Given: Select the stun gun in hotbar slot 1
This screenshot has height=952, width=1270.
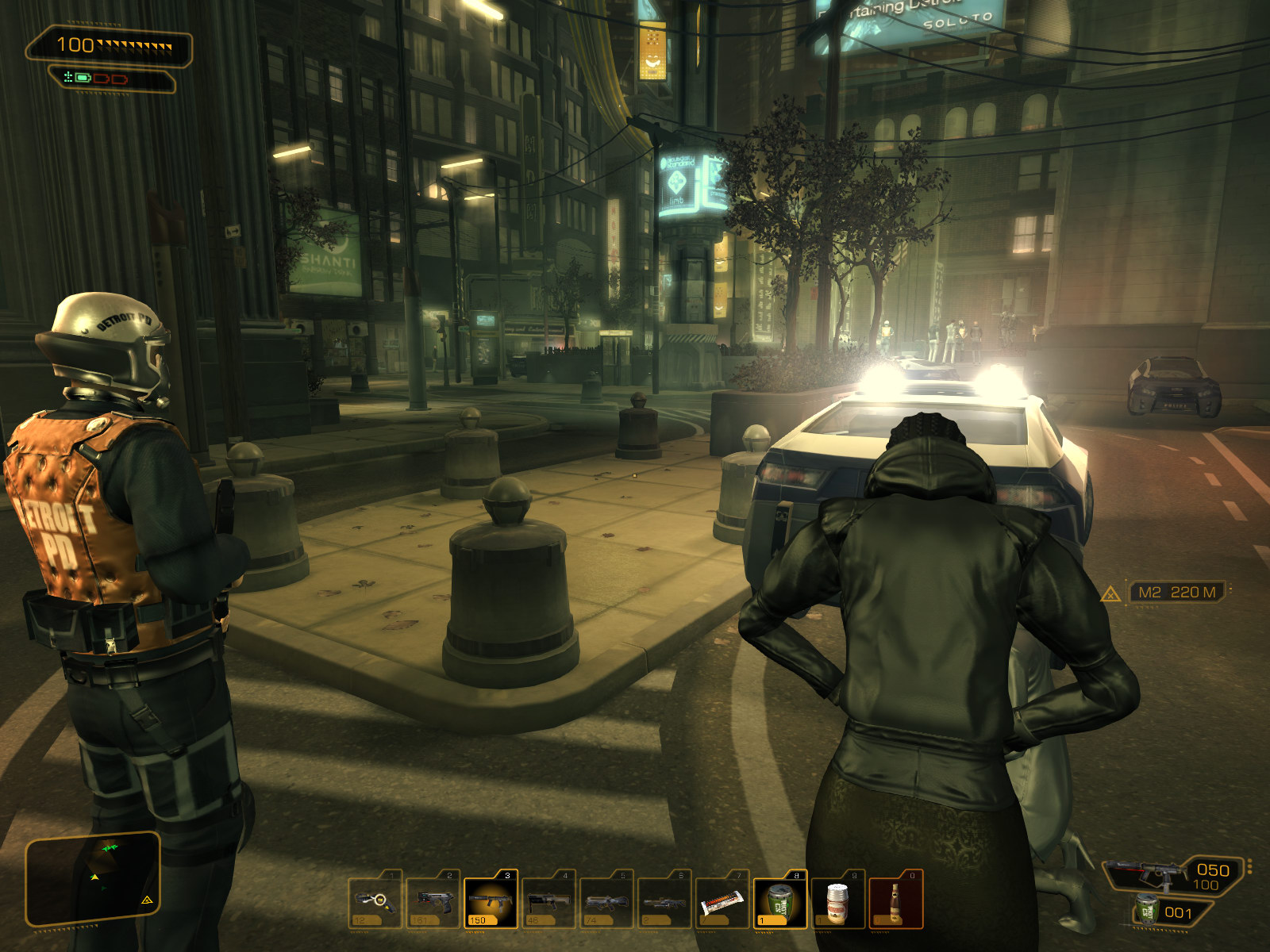Looking at the screenshot, I should tap(375, 901).
